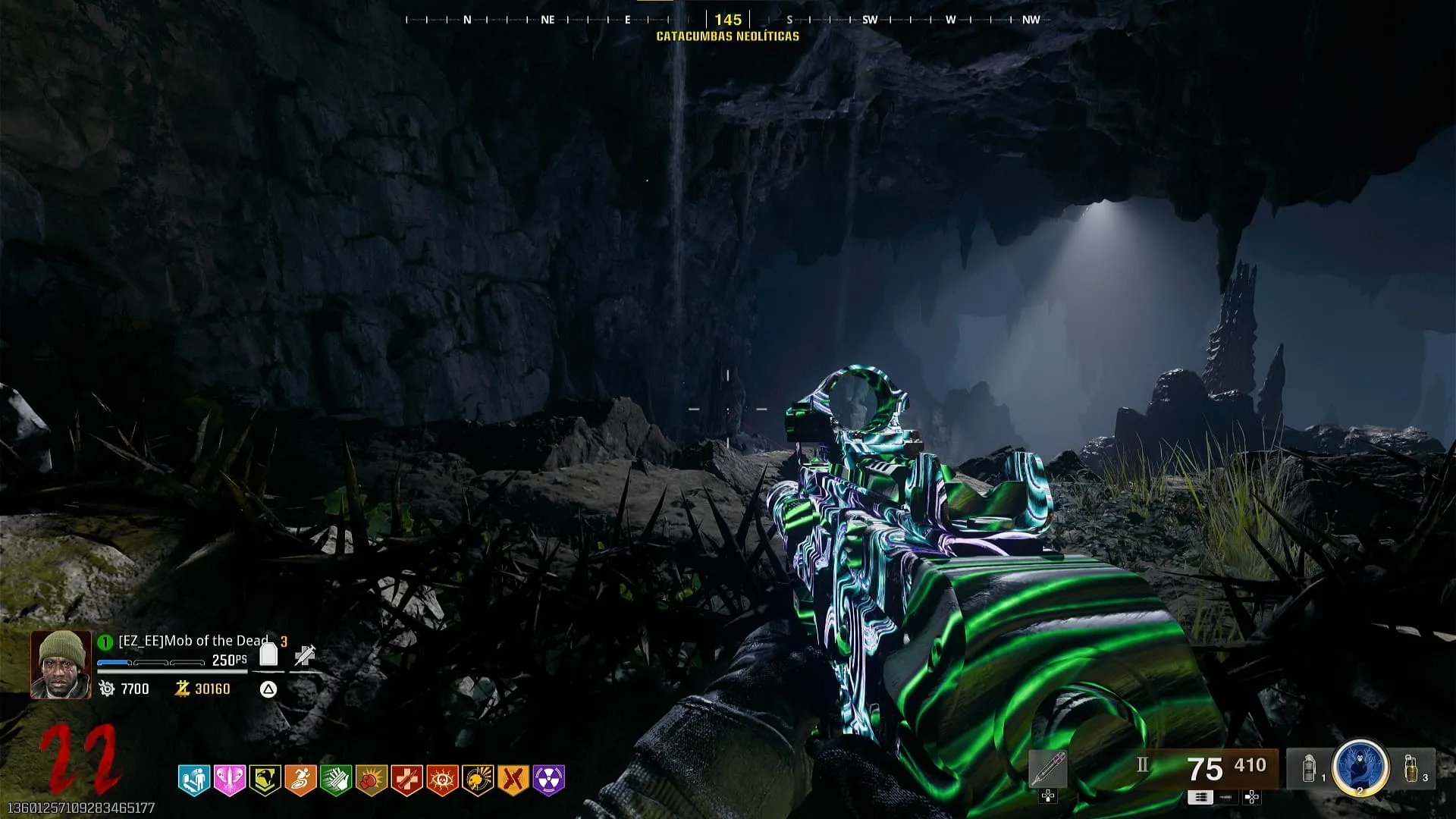This screenshot has width=1456, height=819.
Task: Click the self-revive syringe icon
Action: point(305,655)
